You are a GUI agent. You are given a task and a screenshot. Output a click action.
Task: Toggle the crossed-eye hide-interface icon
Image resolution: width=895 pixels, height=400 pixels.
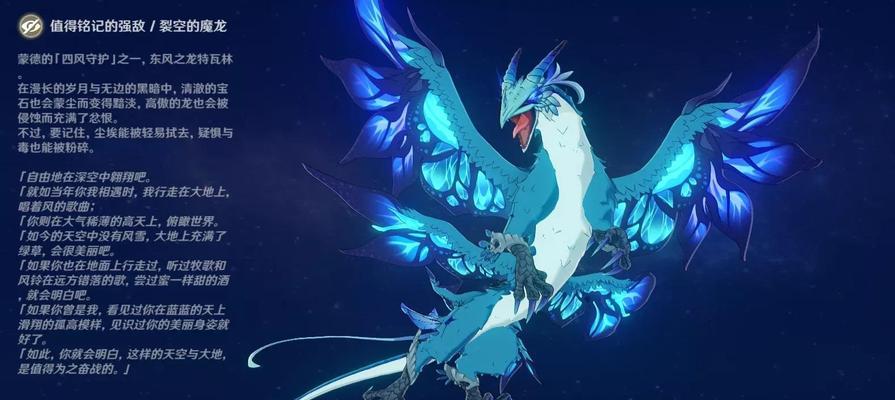pos(31,25)
